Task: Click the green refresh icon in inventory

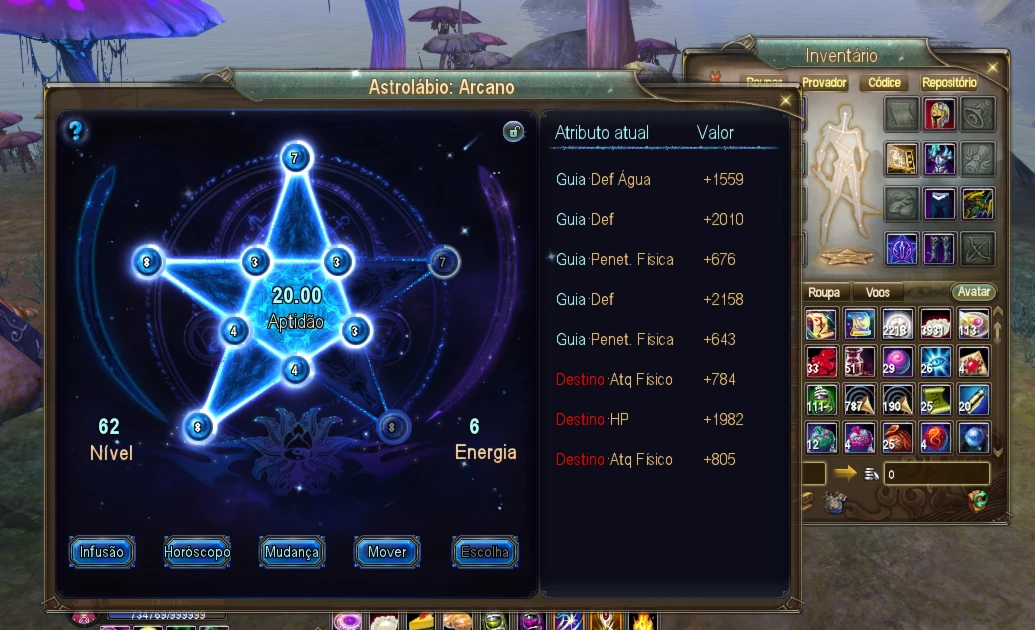Action: click(979, 500)
